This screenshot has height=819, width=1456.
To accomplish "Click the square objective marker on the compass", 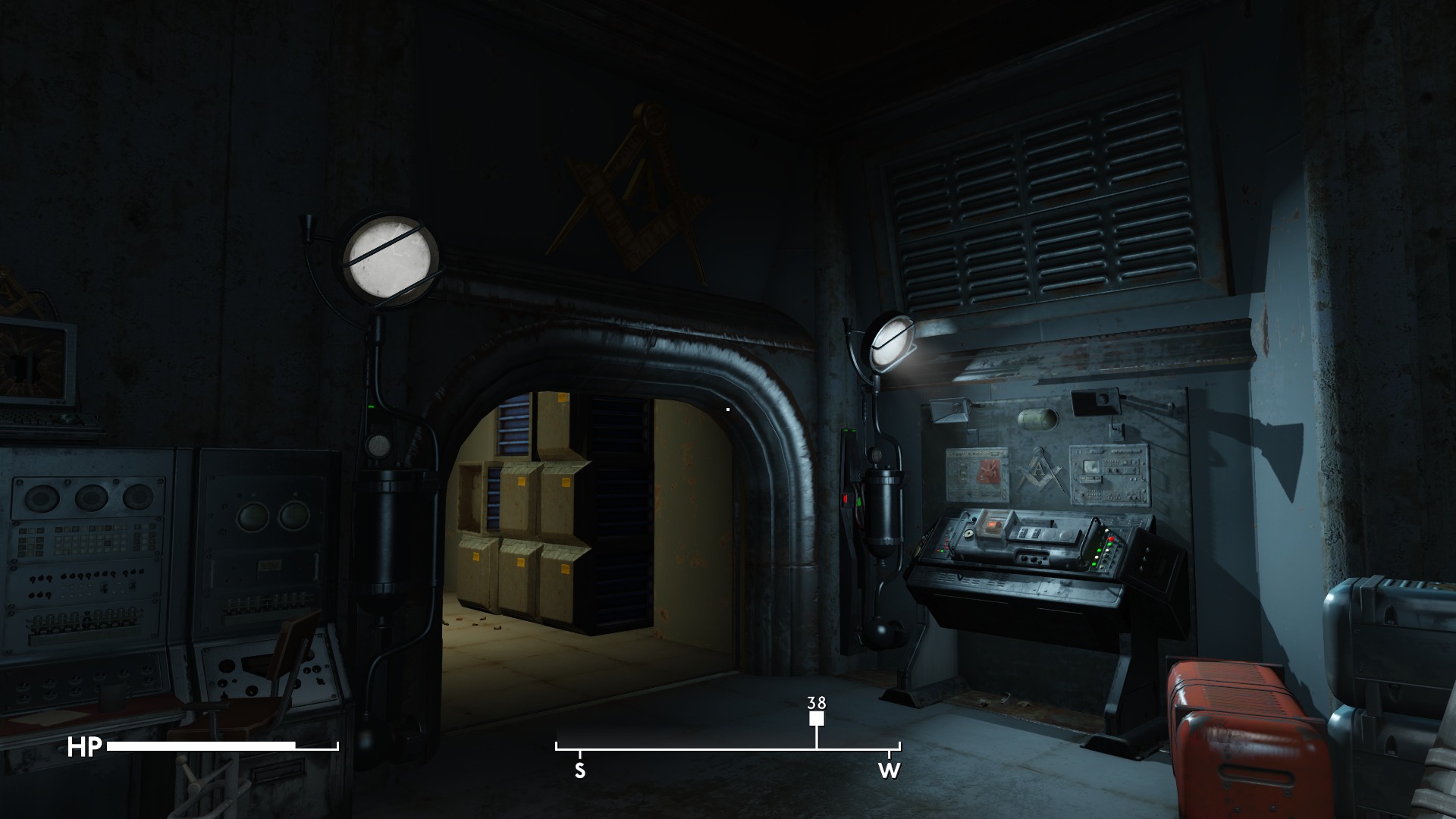I will pyautogui.click(x=817, y=719).
